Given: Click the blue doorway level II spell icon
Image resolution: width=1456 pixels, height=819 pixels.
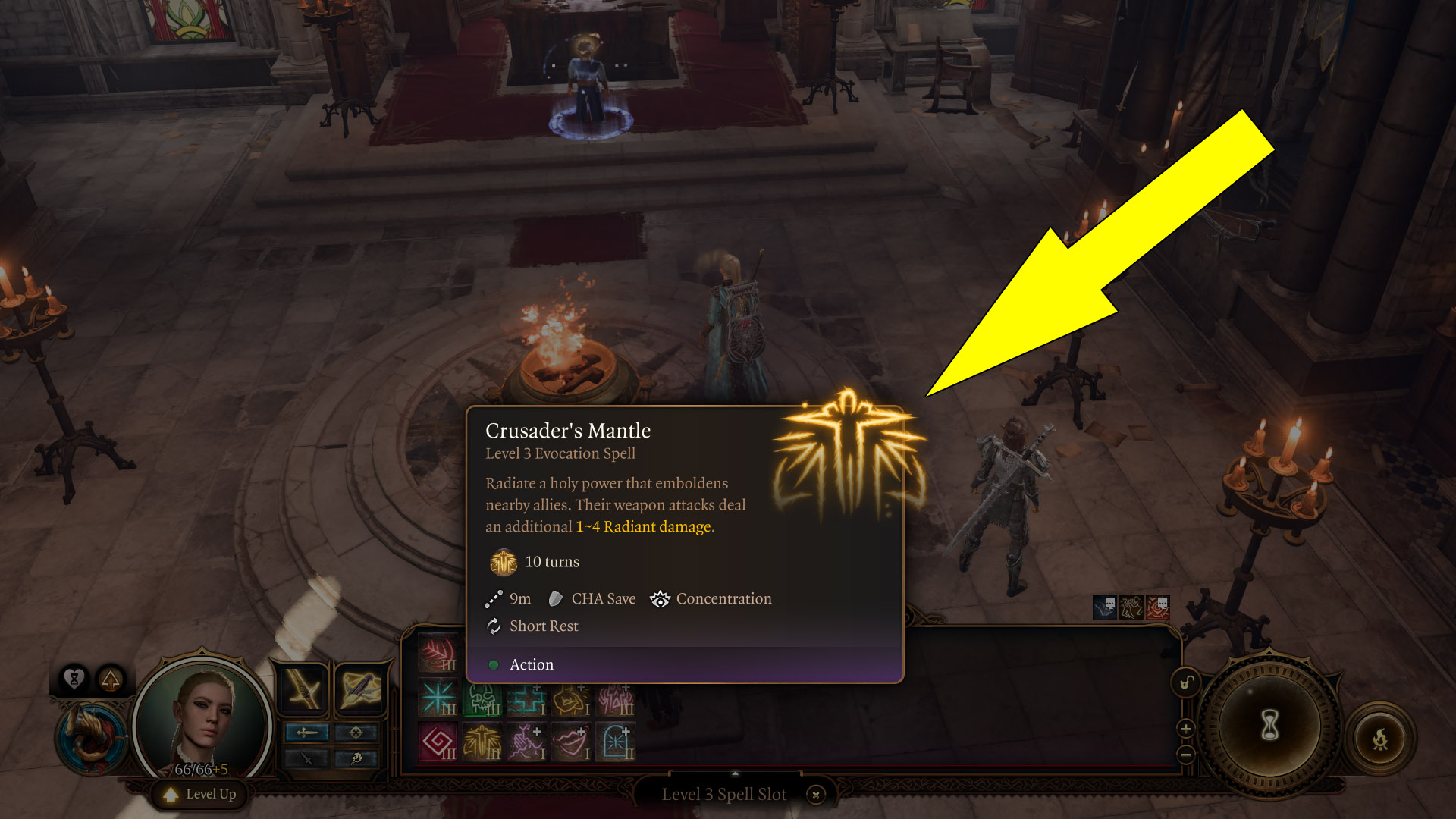Looking at the screenshot, I should pos(614,742).
